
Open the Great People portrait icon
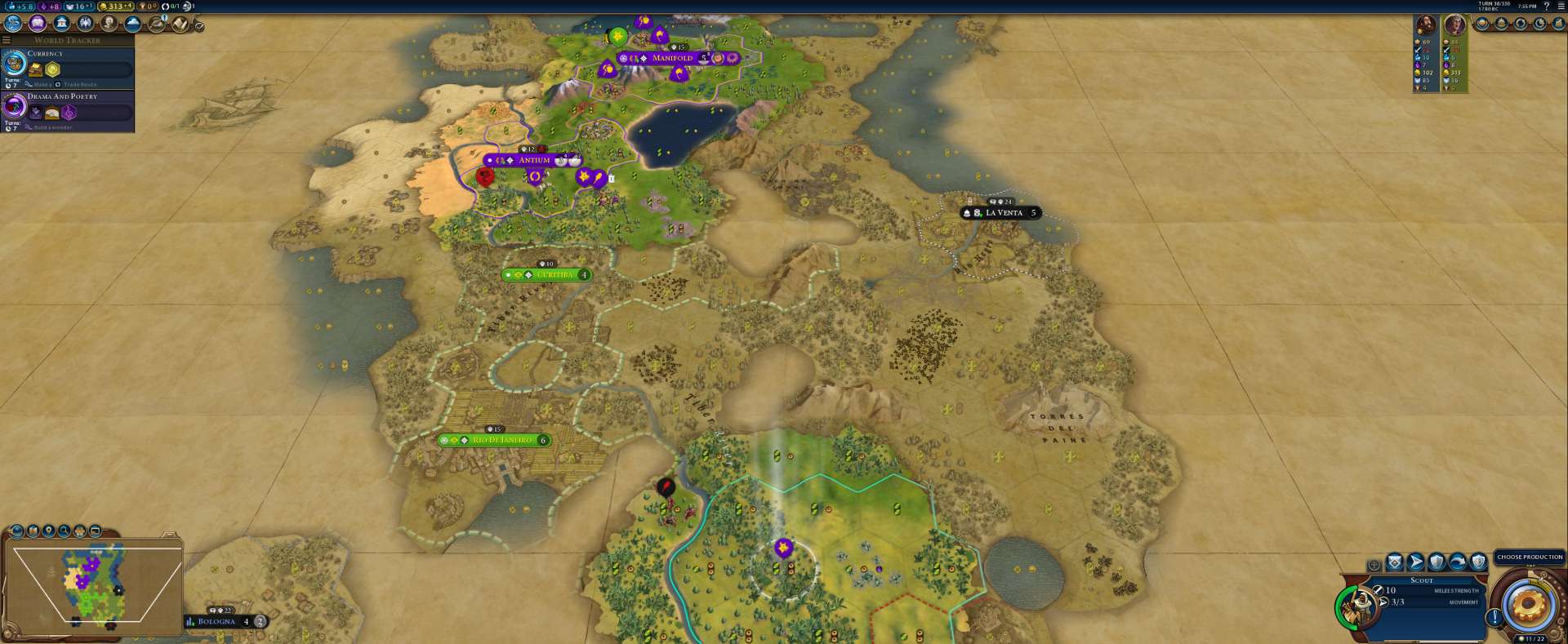109,23
